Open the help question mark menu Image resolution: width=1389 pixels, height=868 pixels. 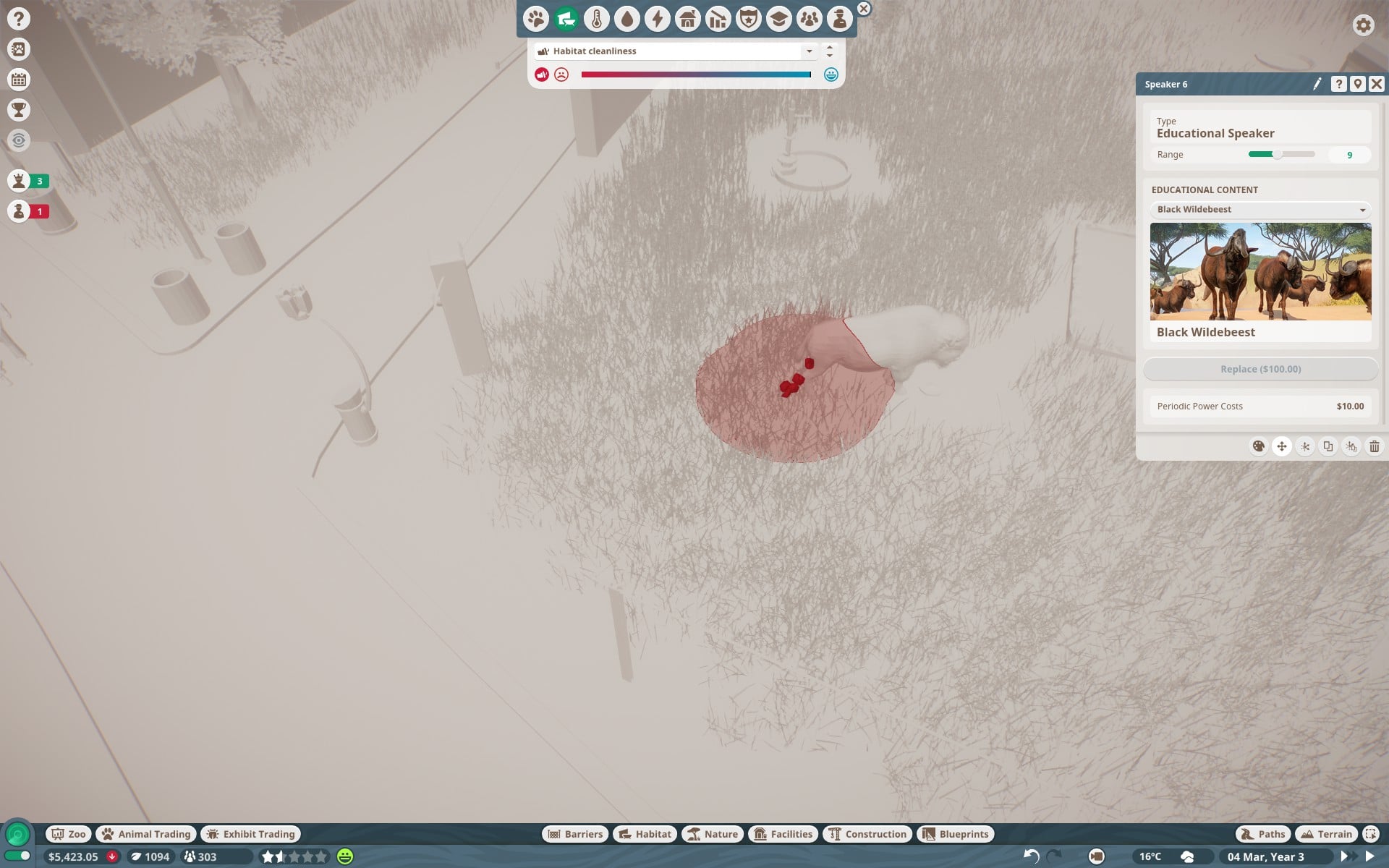(x=19, y=19)
